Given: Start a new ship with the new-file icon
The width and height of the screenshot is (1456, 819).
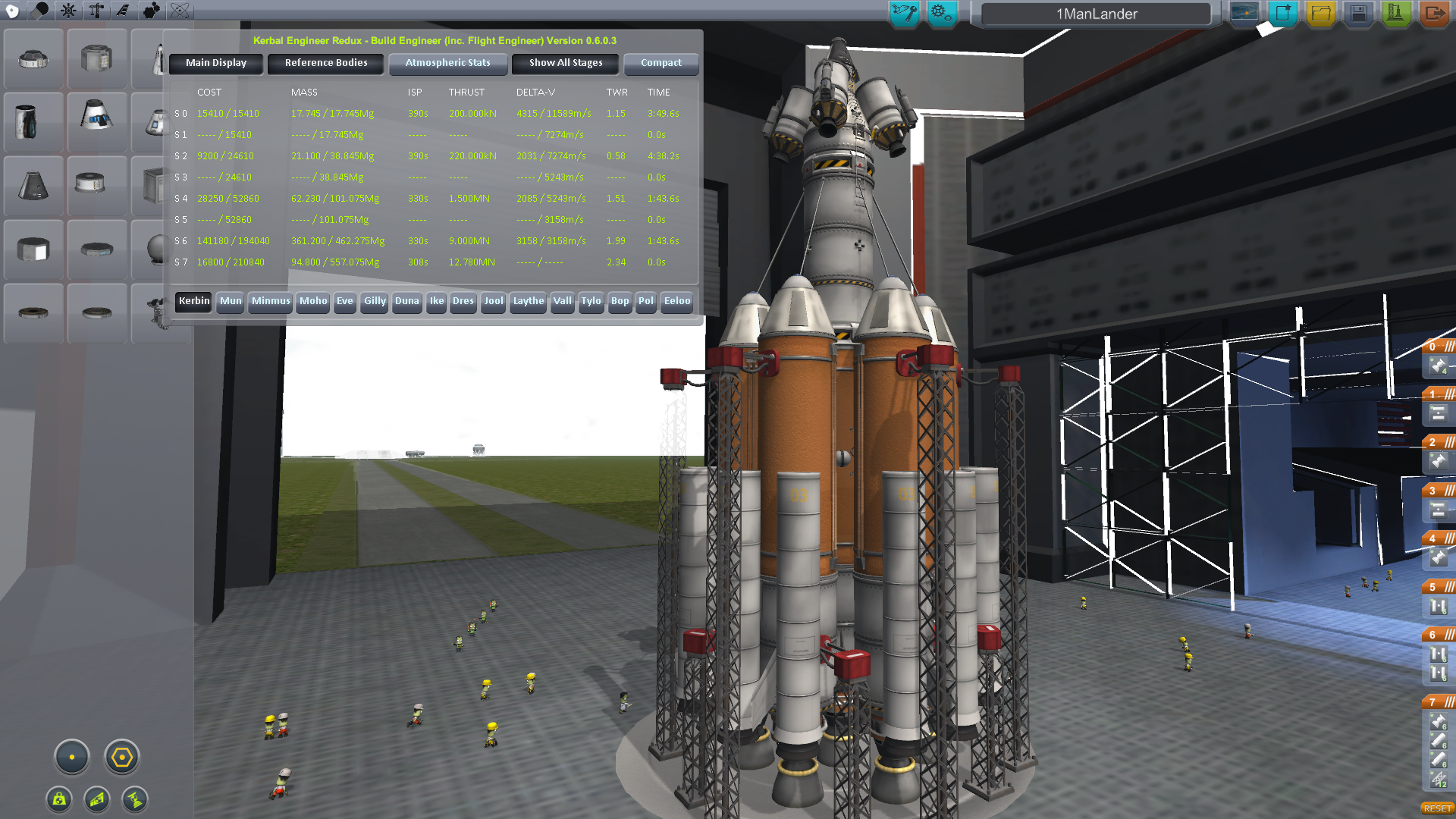Looking at the screenshot, I should tap(1283, 13).
